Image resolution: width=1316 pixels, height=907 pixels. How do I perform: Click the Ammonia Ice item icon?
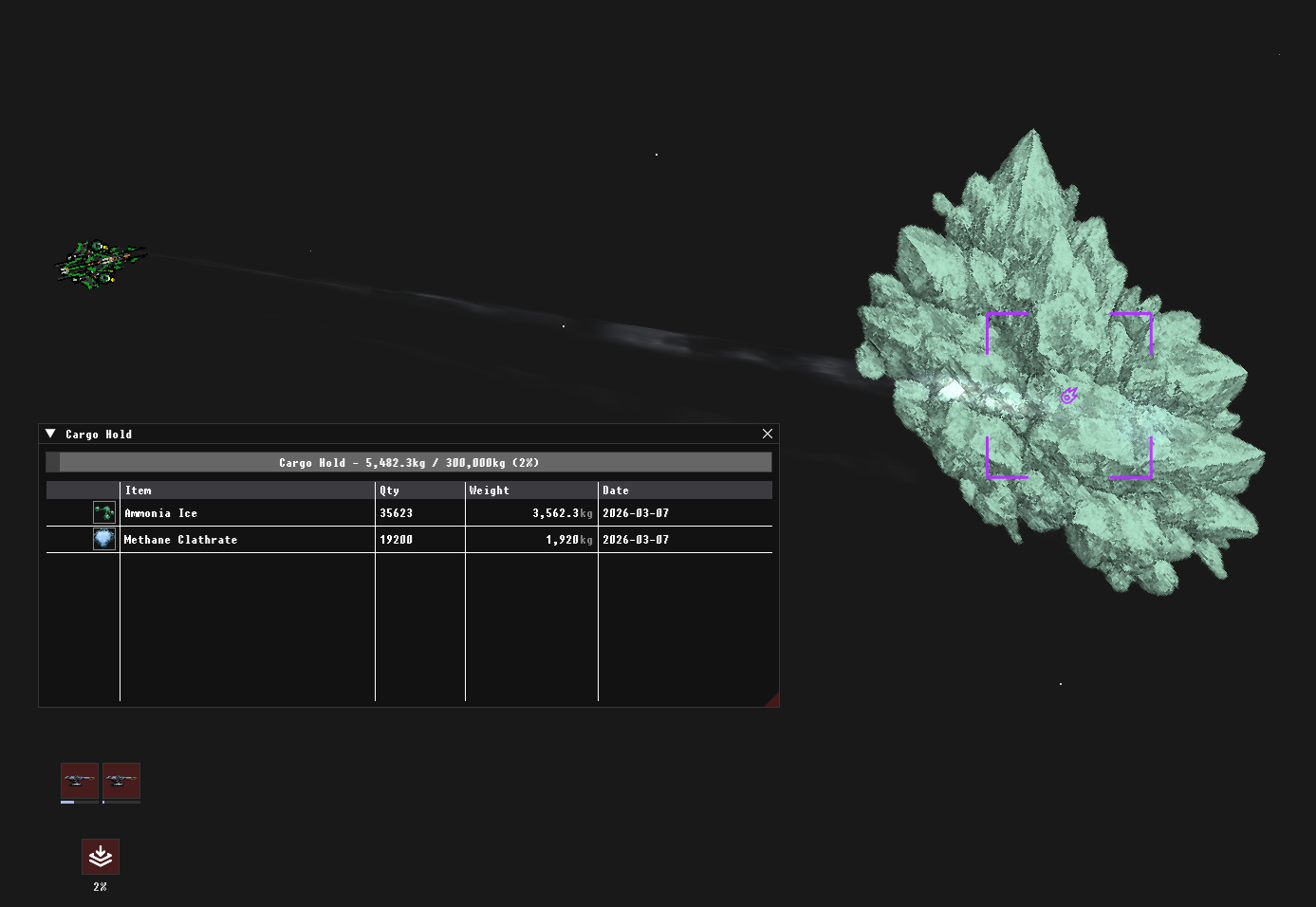[x=104, y=513]
